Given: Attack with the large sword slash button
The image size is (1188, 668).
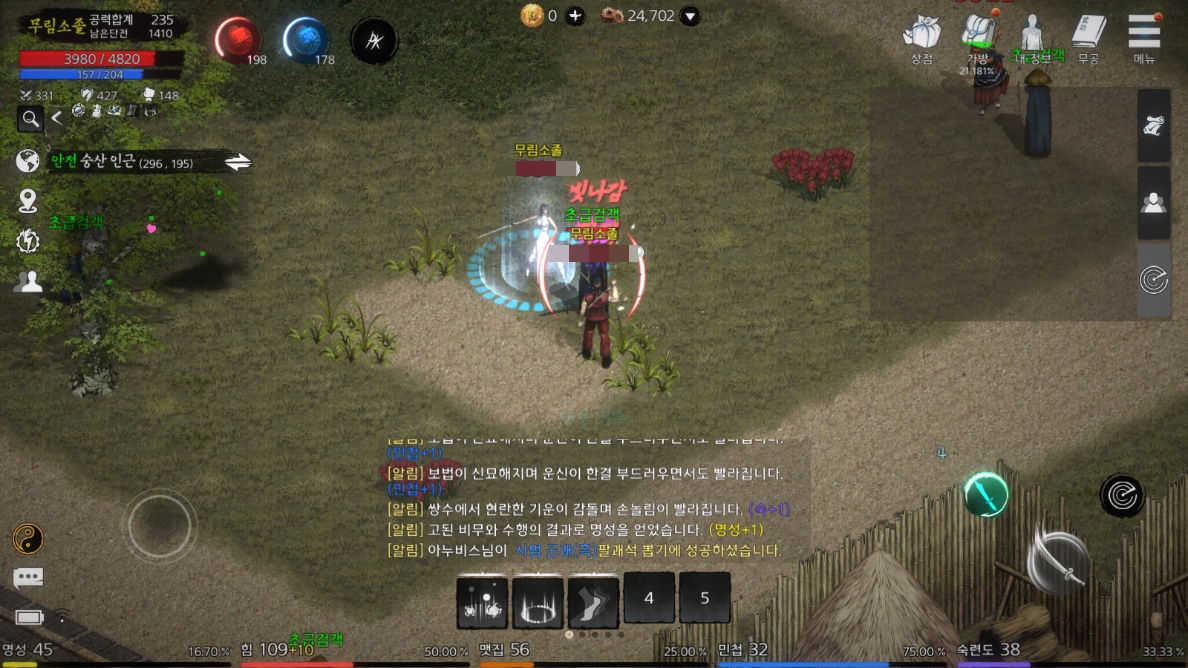Looking at the screenshot, I should (1058, 563).
